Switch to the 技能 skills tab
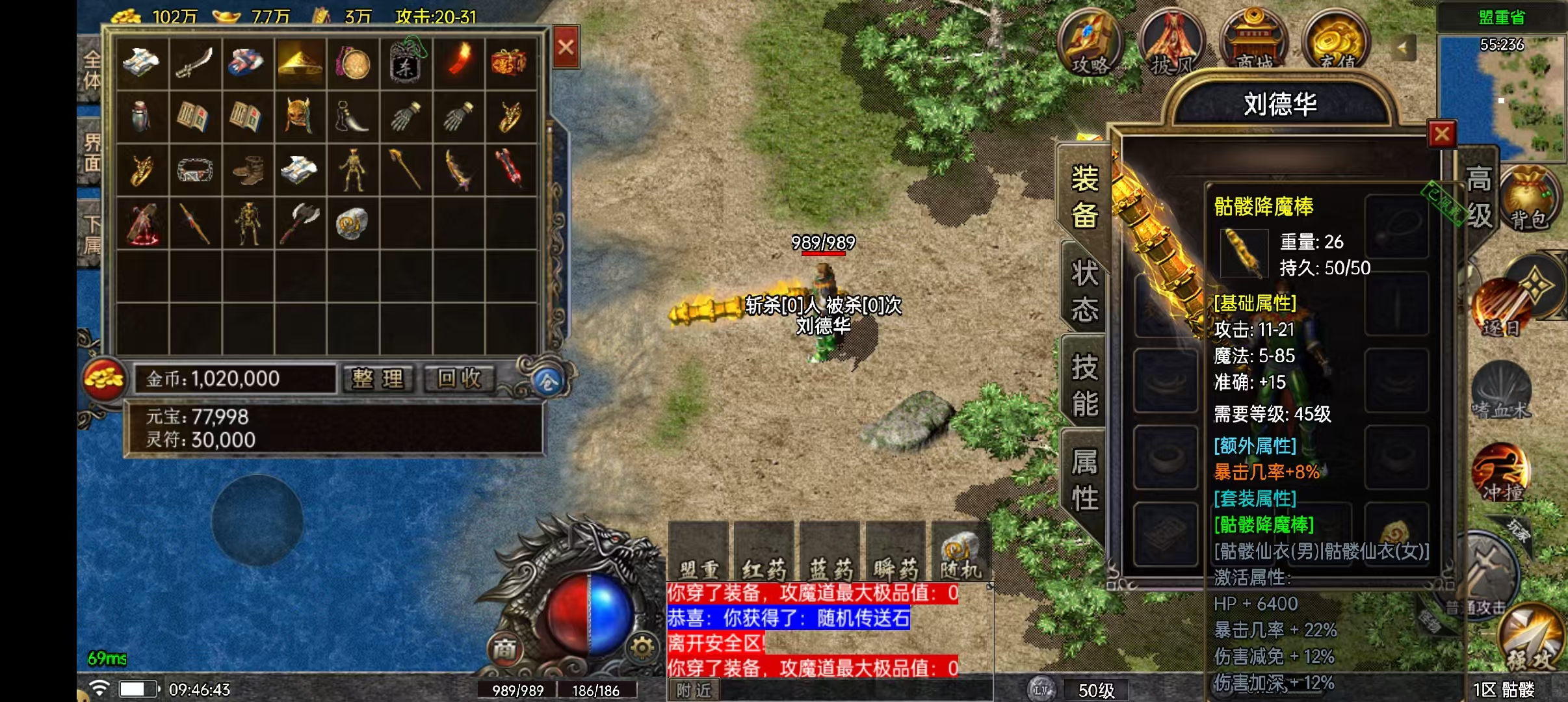Screen dimensions: 1568x702 coord(1084,385)
